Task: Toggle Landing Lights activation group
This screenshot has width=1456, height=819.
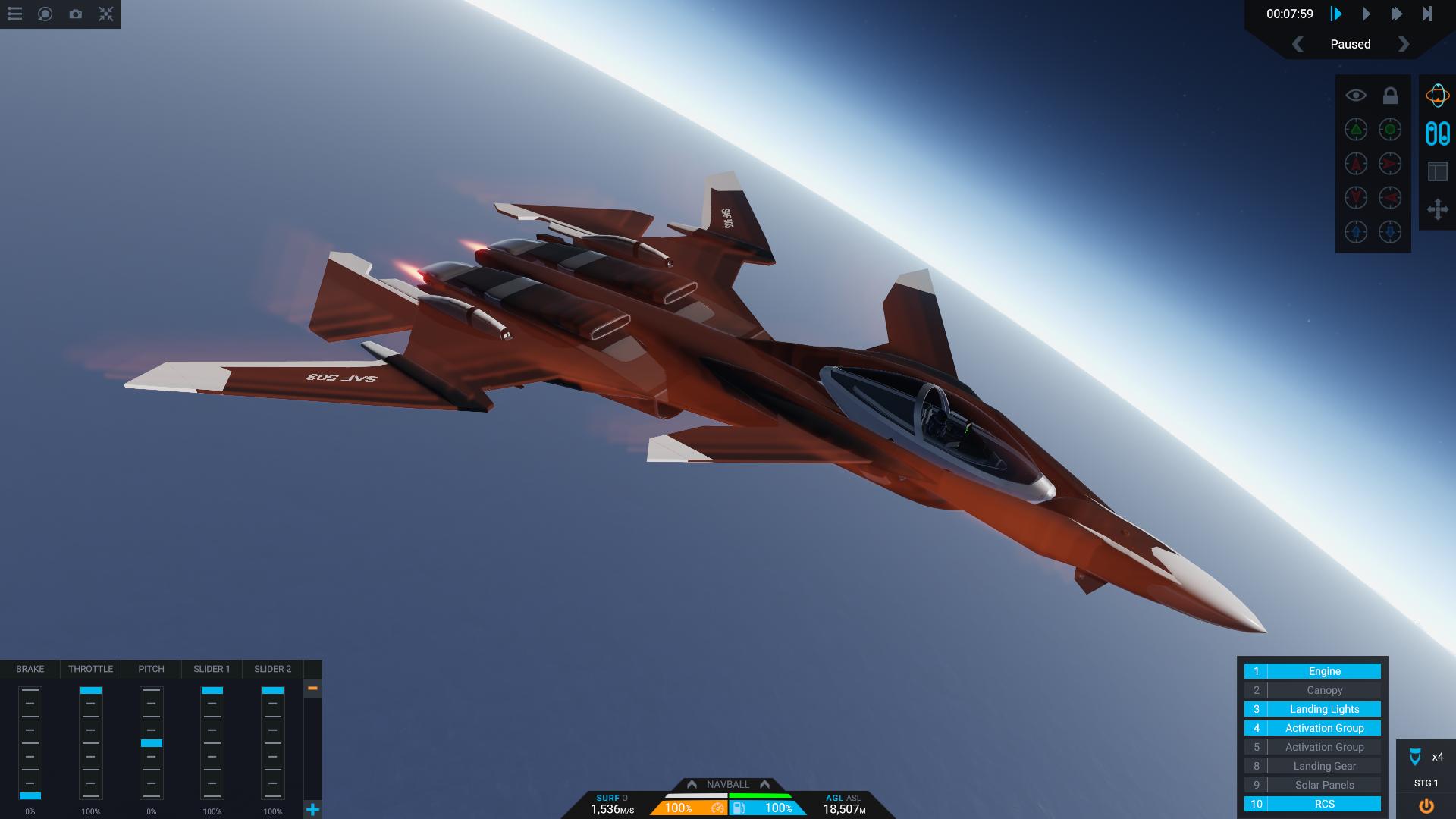Action: [x=1324, y=709]
